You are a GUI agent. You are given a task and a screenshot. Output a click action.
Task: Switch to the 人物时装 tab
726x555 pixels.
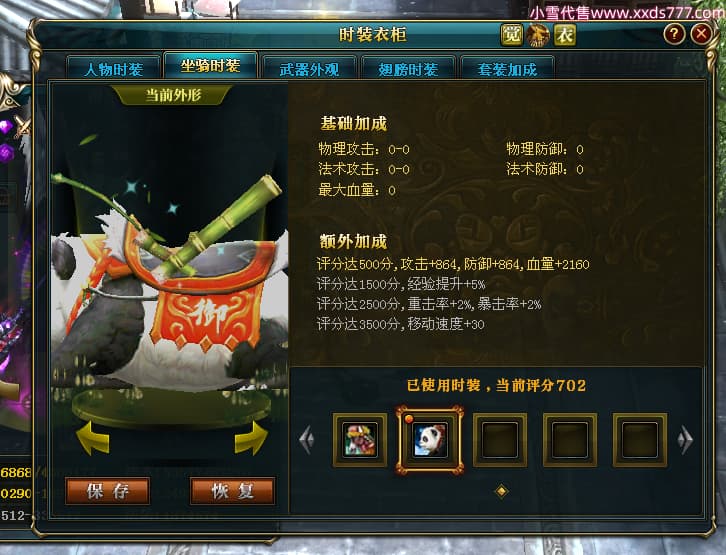point(113,69)
